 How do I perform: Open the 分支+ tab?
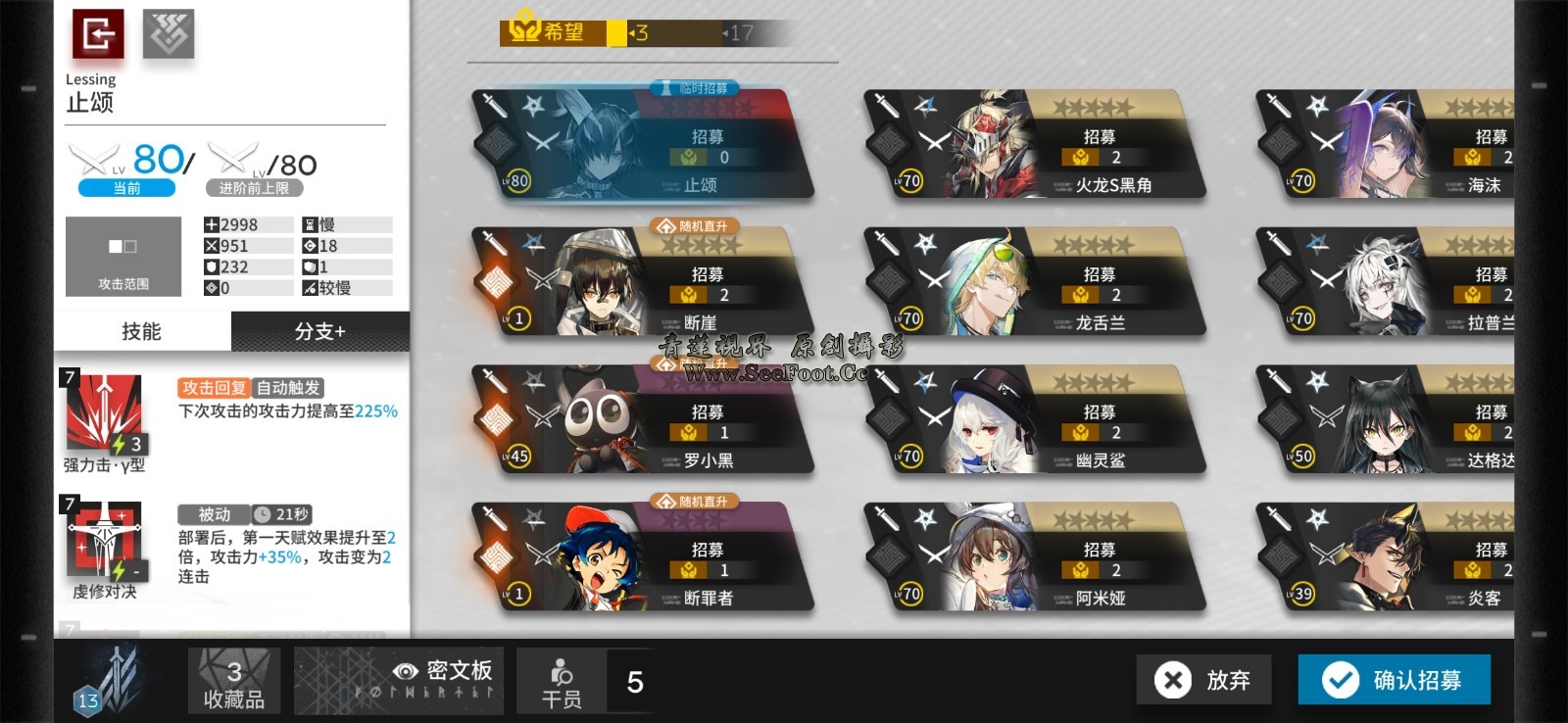[x=320, y=331]
